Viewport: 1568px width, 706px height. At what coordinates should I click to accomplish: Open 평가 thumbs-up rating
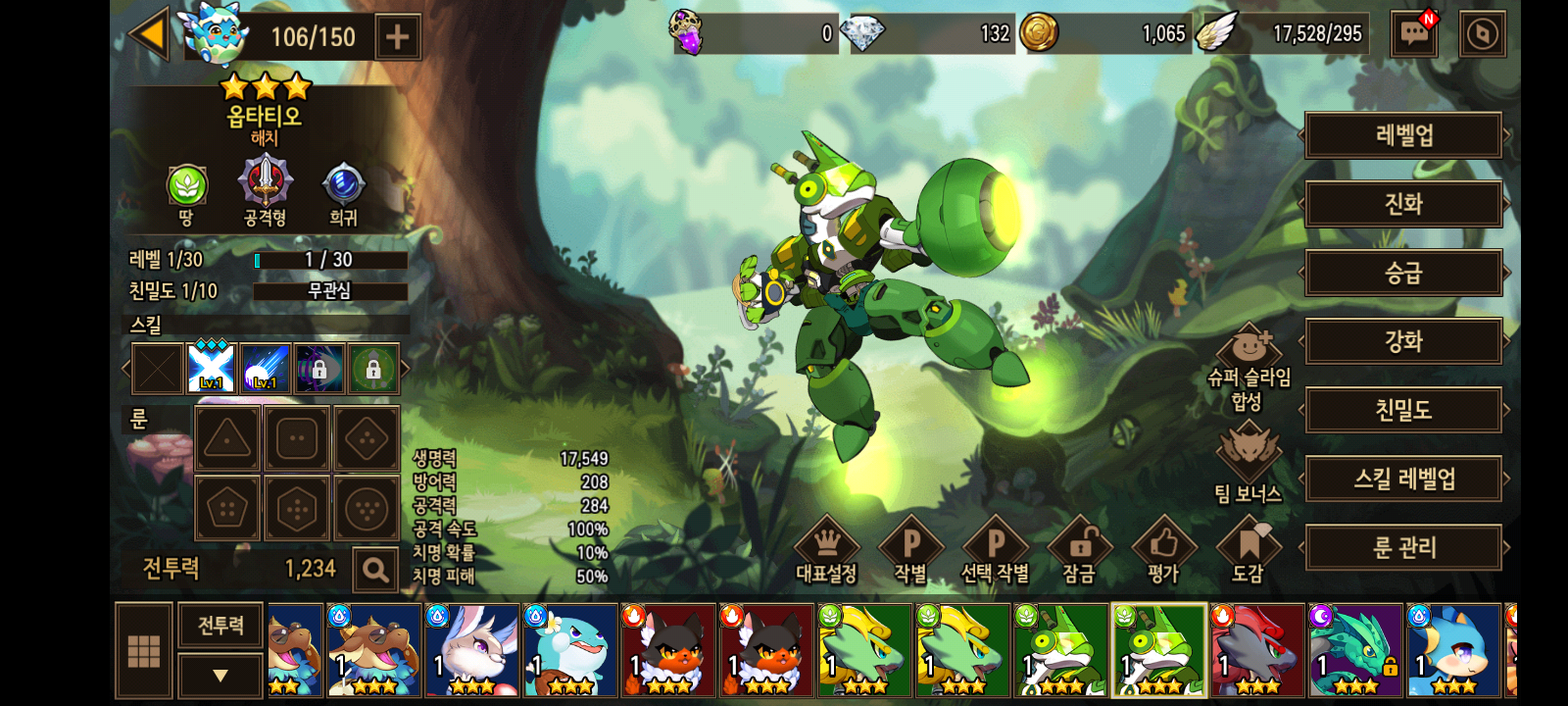[x=1163, y=550]
